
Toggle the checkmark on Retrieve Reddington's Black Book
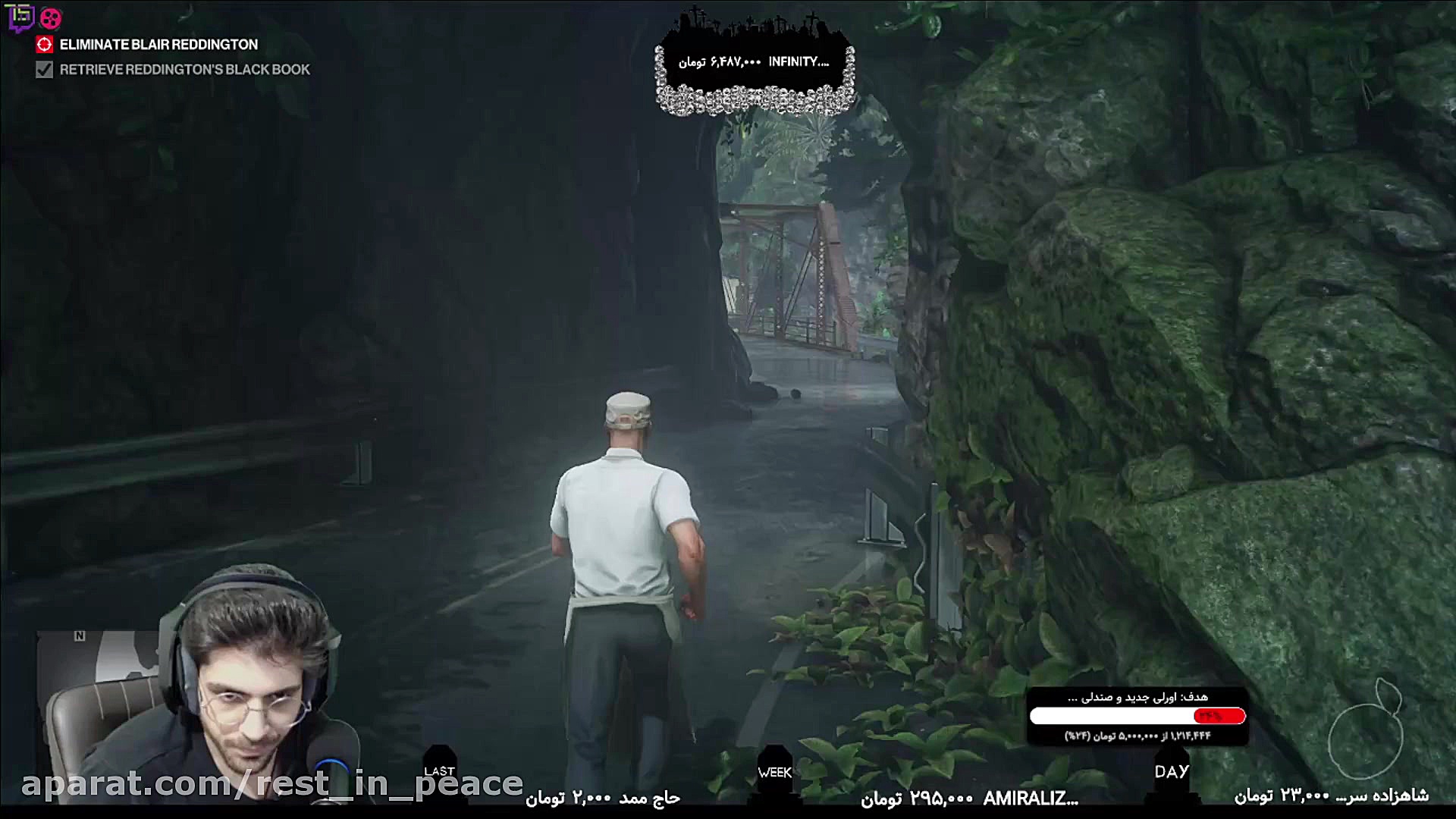[43, 70]
